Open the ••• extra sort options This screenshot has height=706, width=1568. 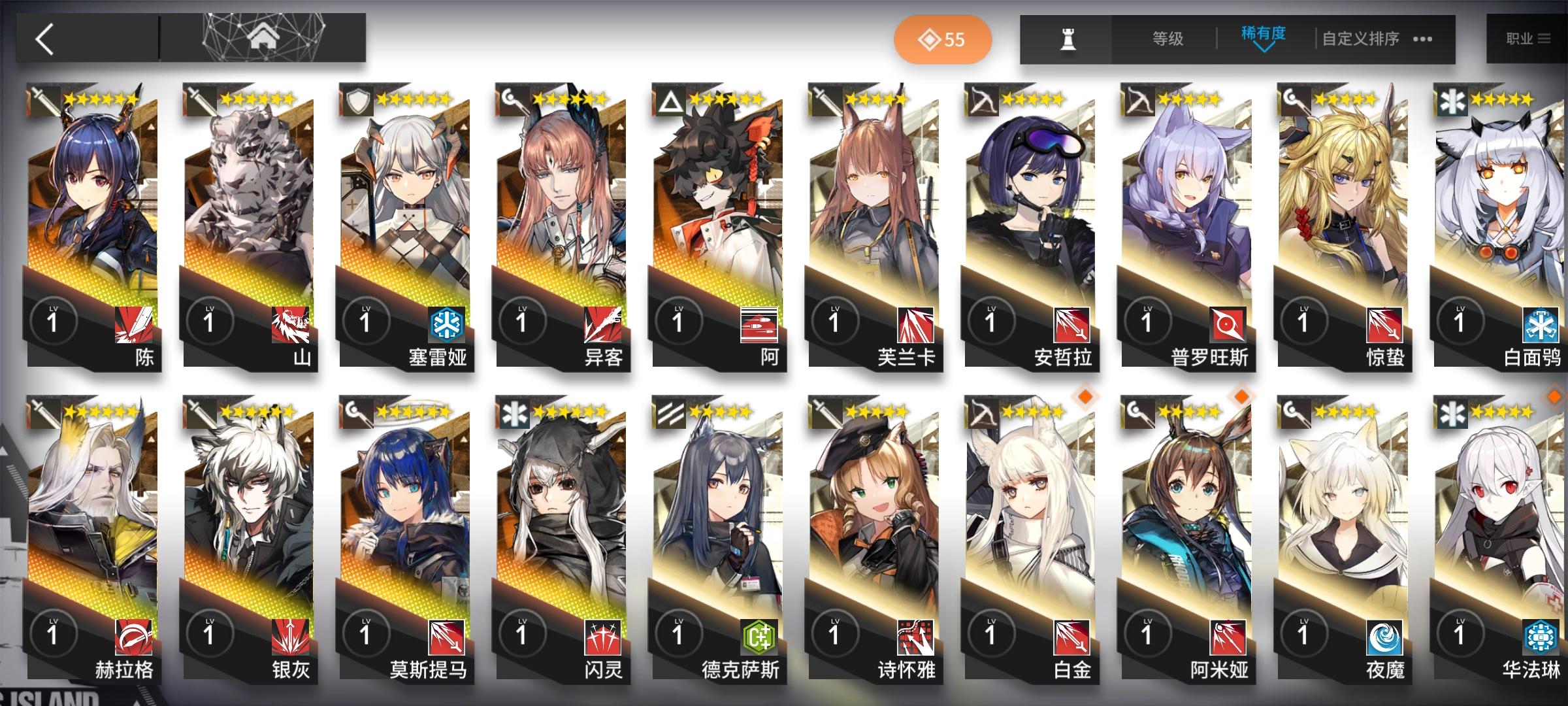[1422, 41]
